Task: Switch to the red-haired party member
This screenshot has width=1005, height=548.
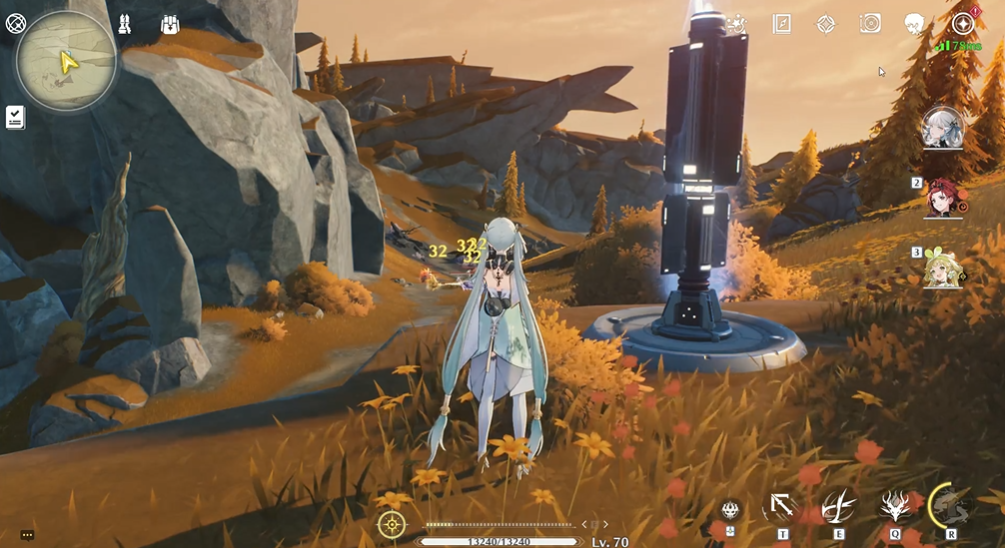Action: [x=943, y=197]
